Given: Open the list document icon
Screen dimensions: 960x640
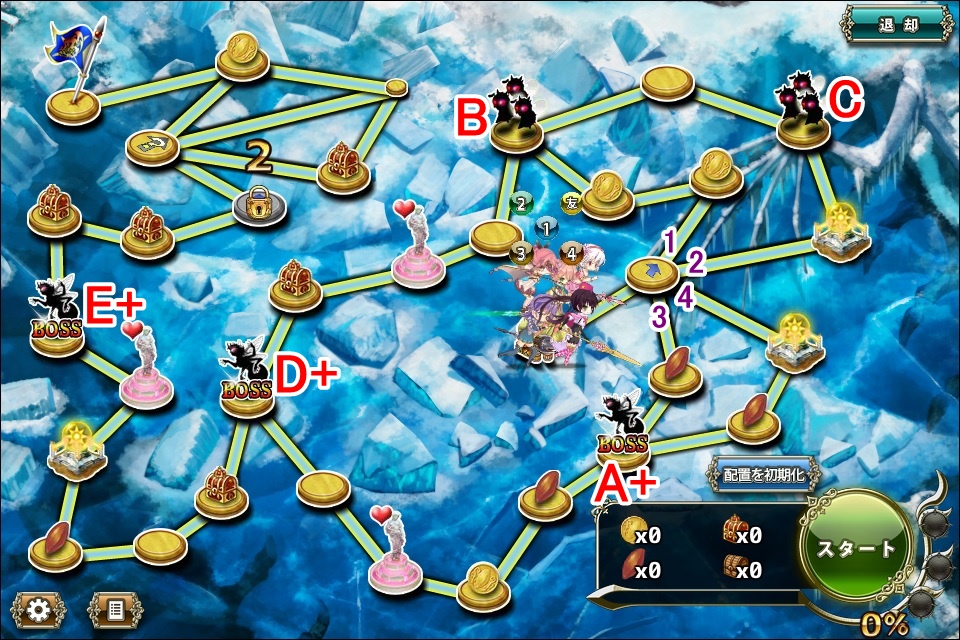Looking at the screenshot, I should pyautogui.click(x=114, y=608).
